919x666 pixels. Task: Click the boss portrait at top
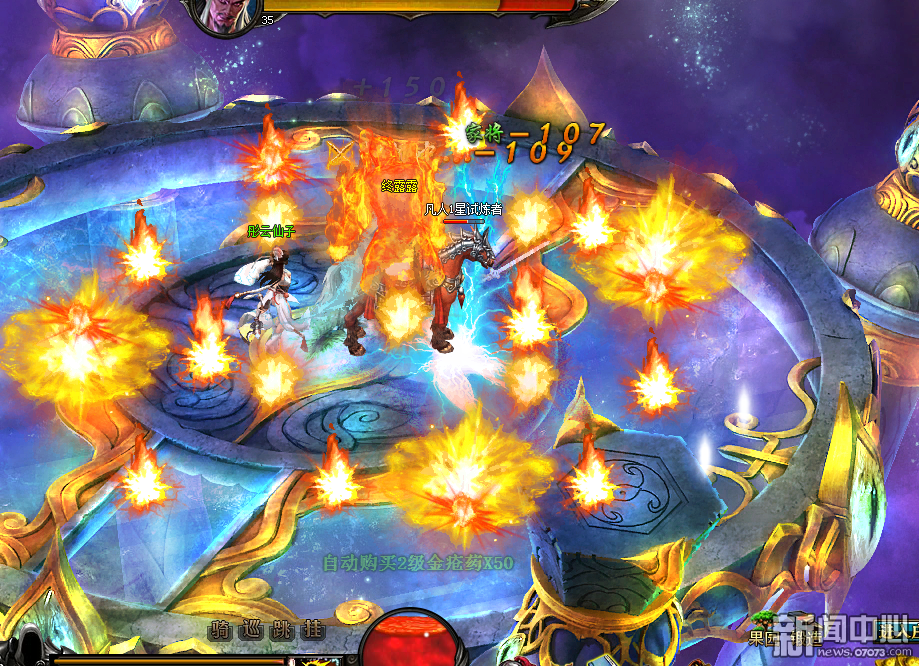[x=227, y=13]
